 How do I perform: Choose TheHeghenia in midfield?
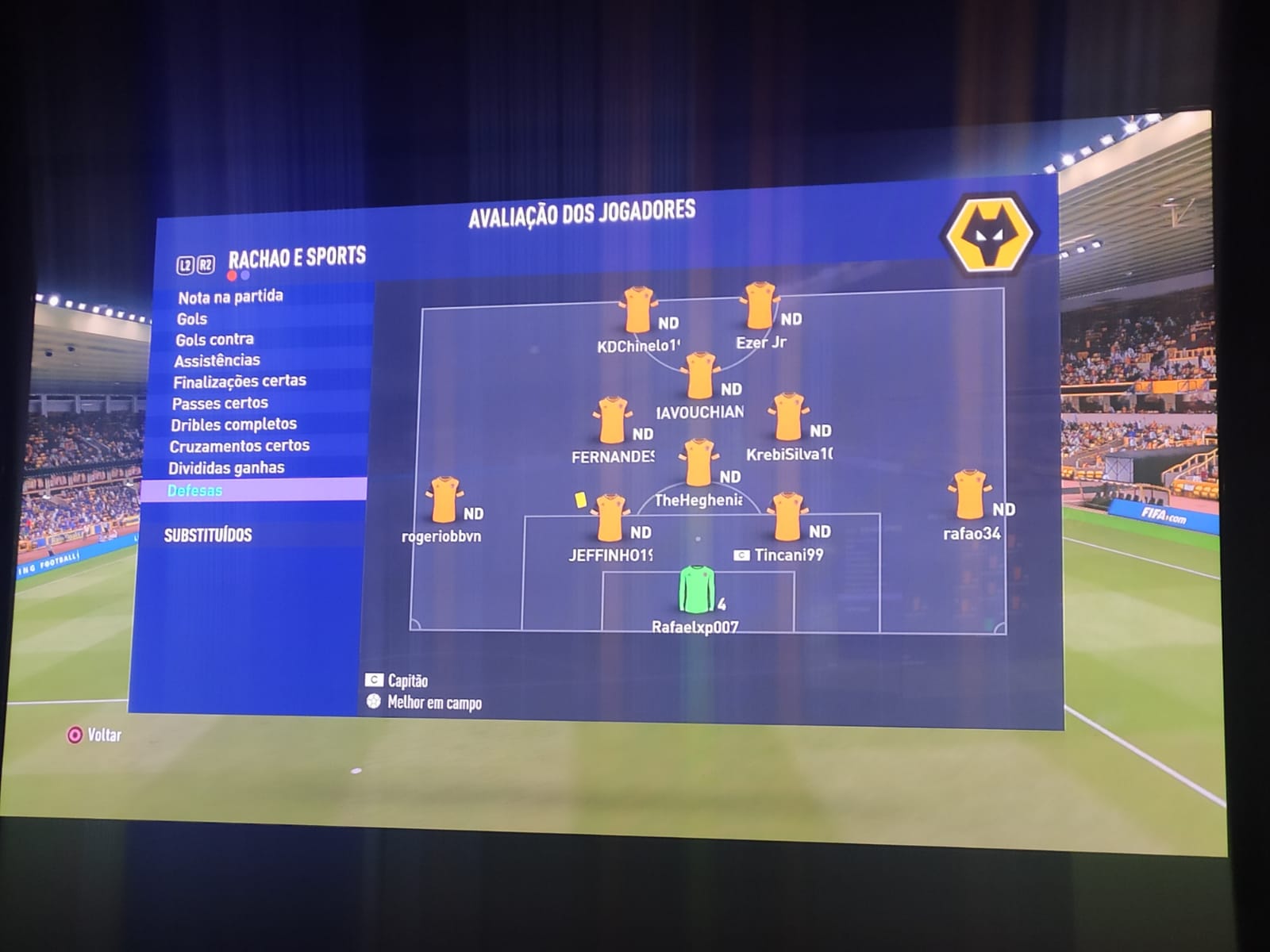click(698, 463)
